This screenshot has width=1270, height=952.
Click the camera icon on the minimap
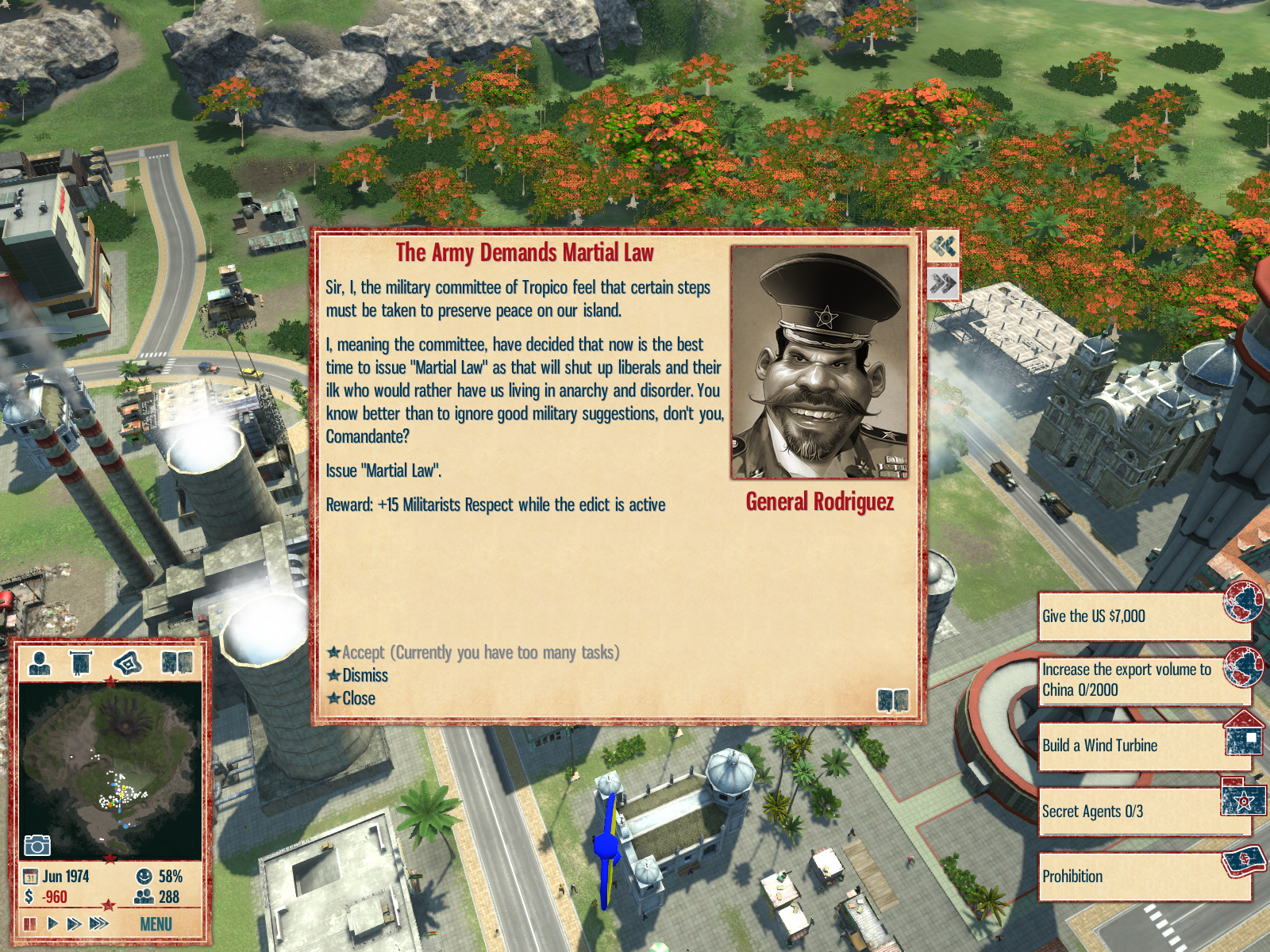[37, 846]
